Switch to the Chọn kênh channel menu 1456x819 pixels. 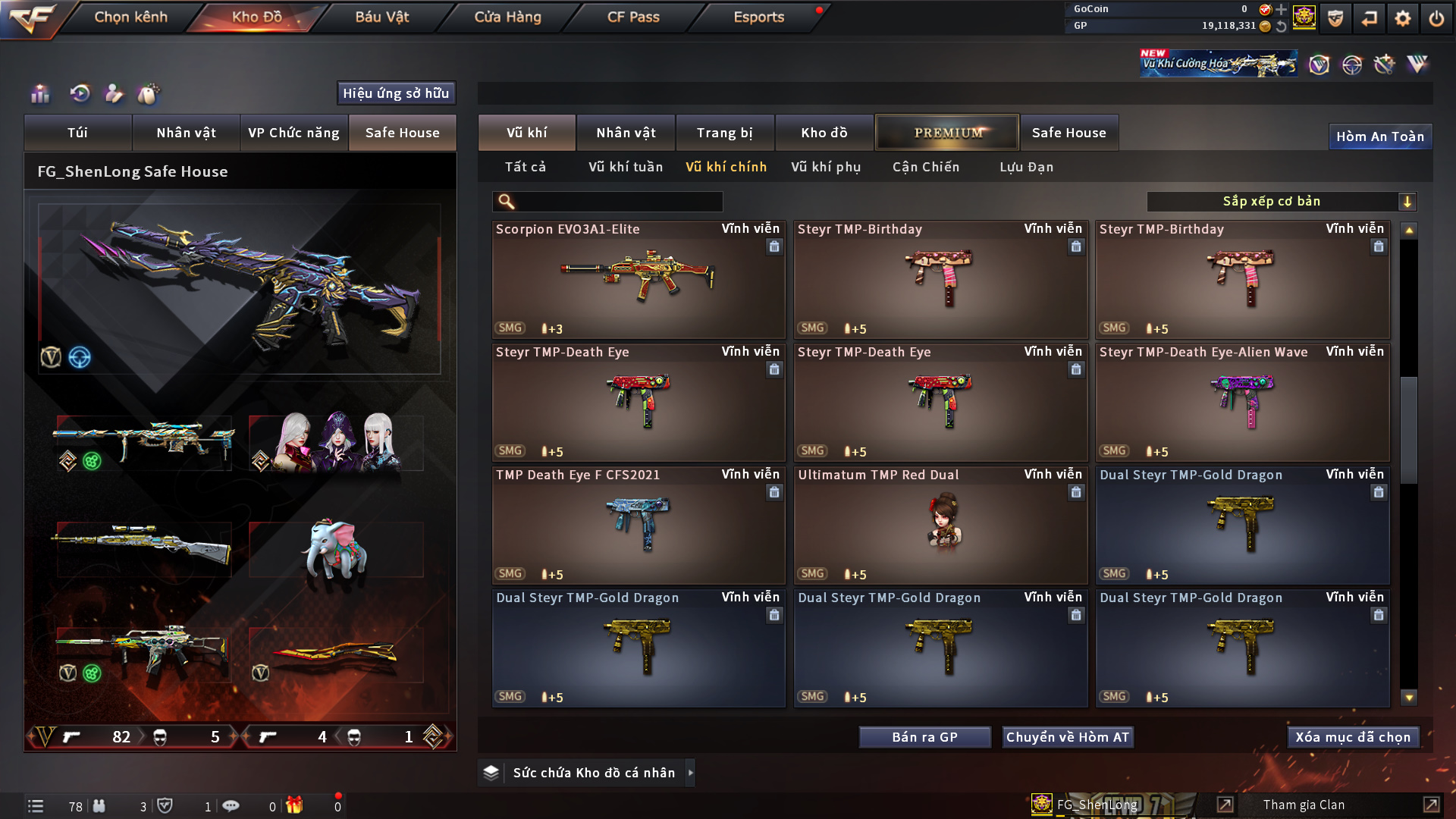130,17
